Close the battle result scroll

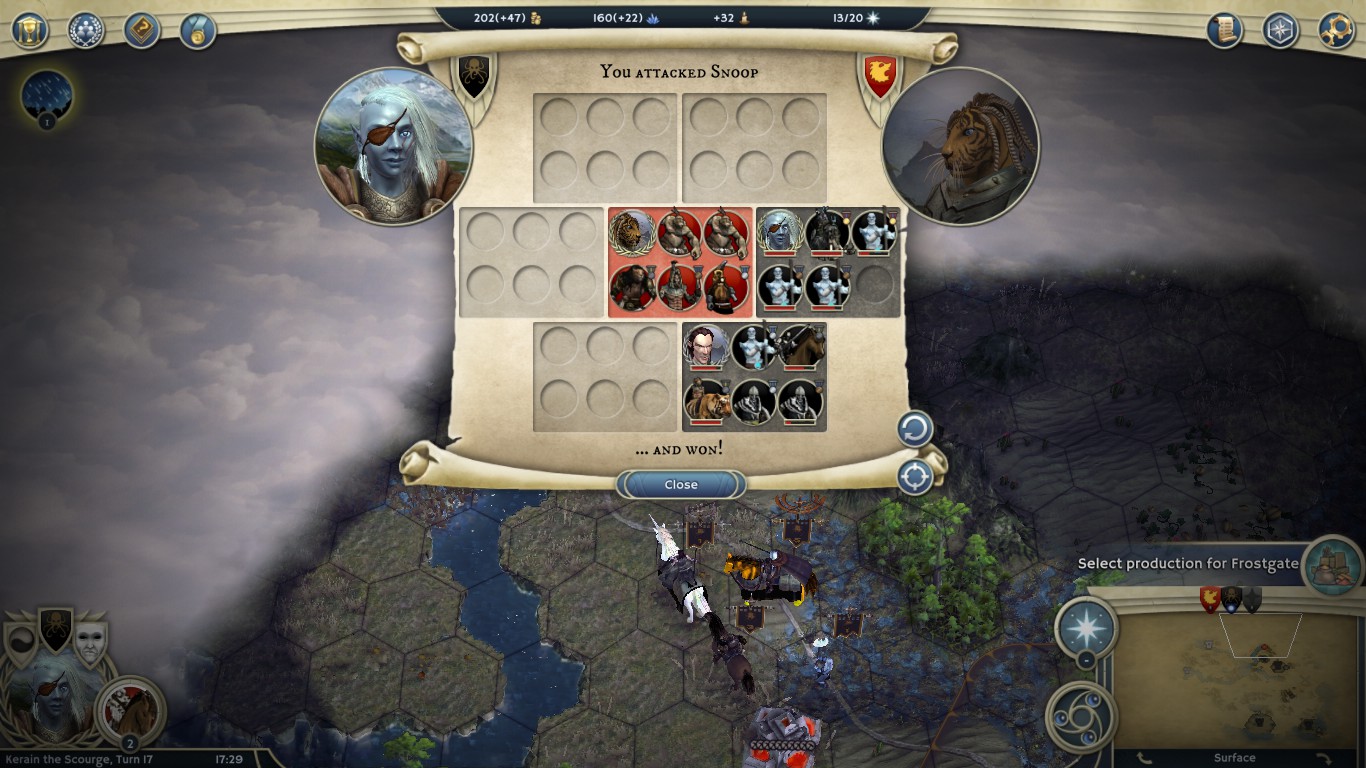(681, 485)
